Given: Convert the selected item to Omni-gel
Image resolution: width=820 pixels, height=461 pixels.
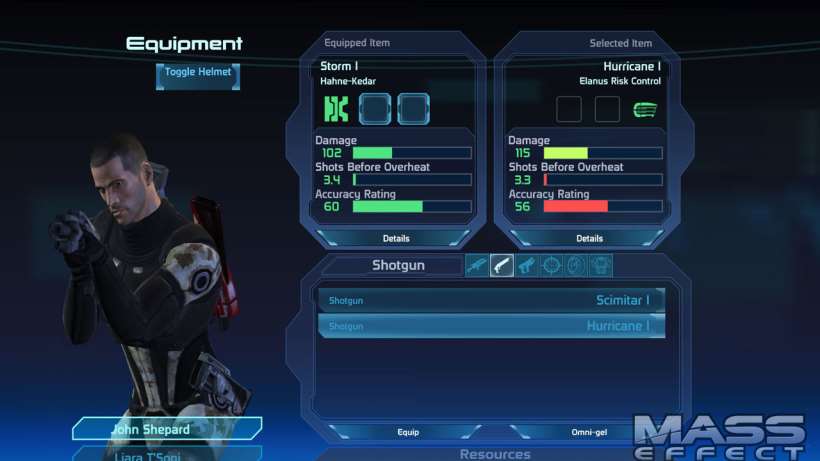Looking at the screenshot, I should click(x=588, y=432).
